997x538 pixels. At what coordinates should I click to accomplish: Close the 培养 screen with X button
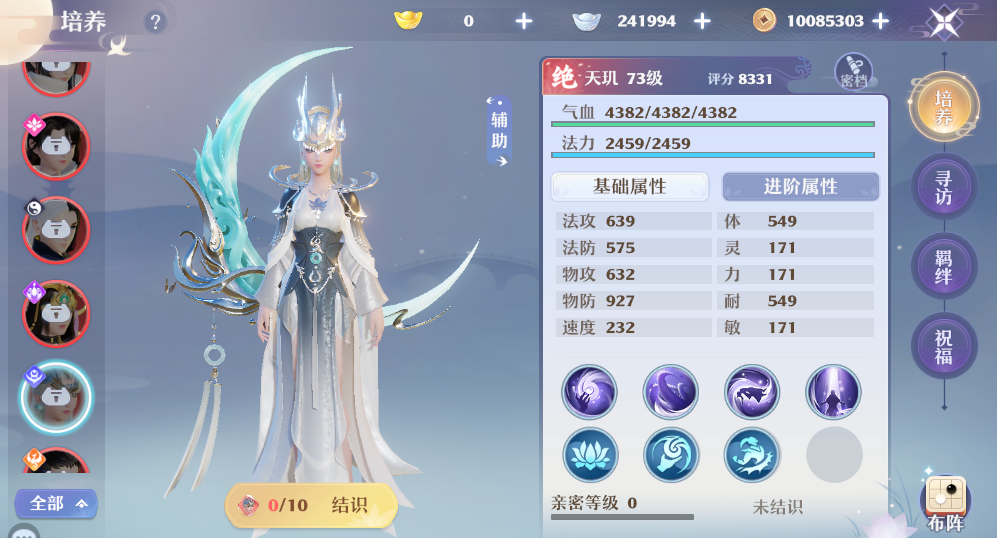(943, 21)
